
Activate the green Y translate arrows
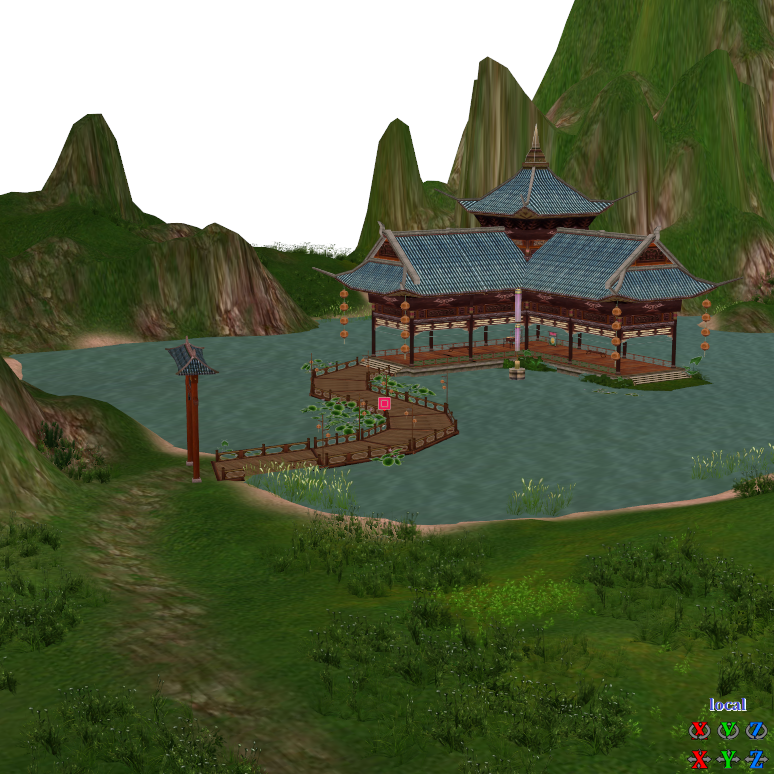[x=728, y=759]
